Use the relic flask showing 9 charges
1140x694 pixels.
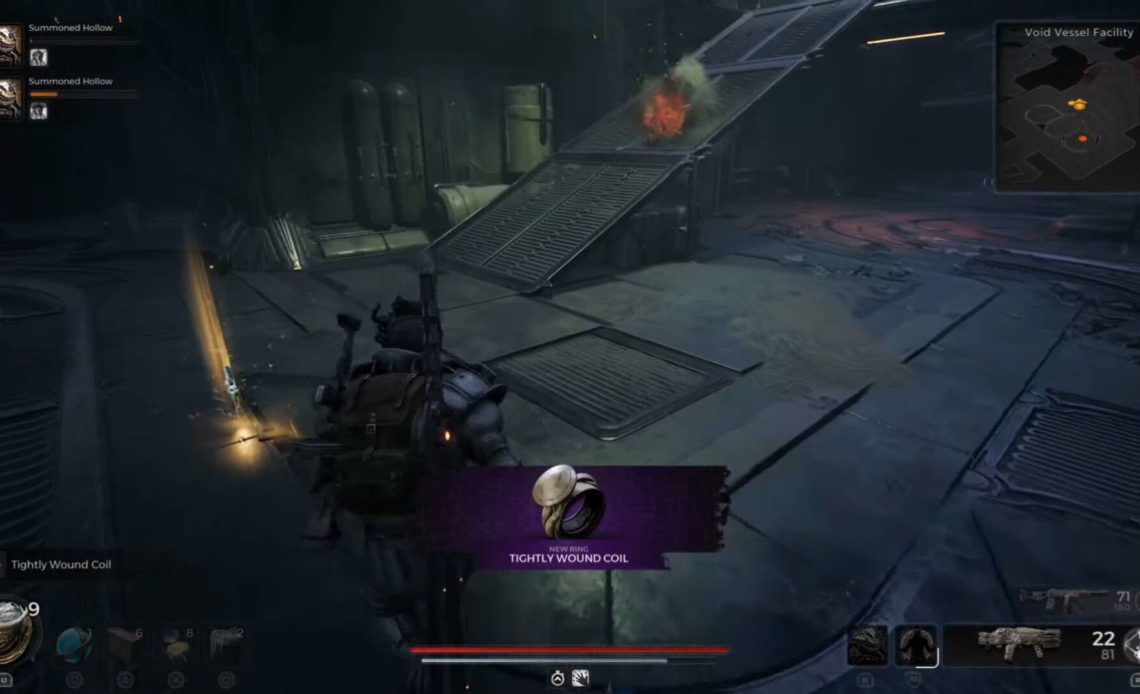pos(15,630)
